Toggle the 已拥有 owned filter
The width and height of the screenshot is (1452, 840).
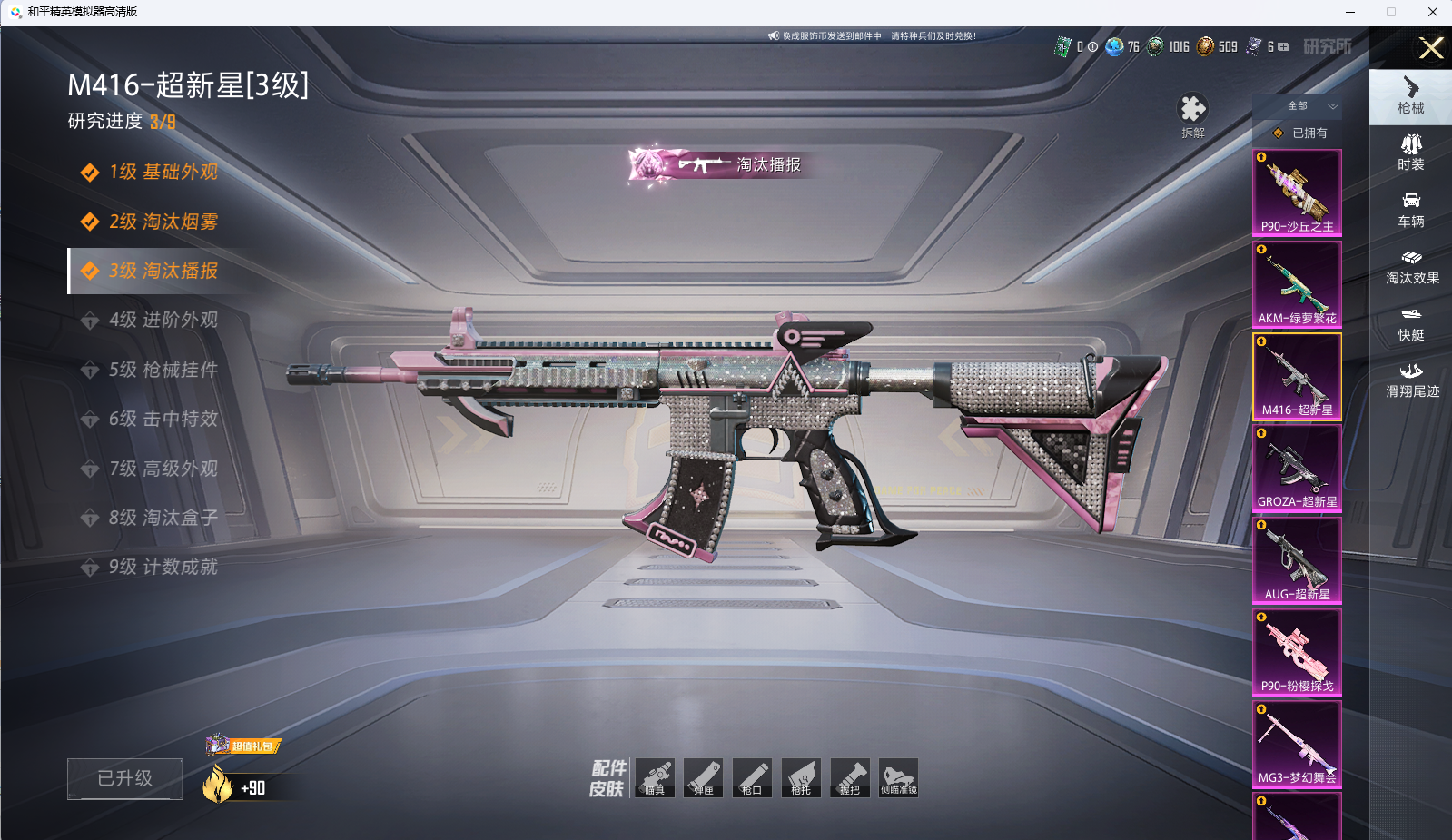1301,133
